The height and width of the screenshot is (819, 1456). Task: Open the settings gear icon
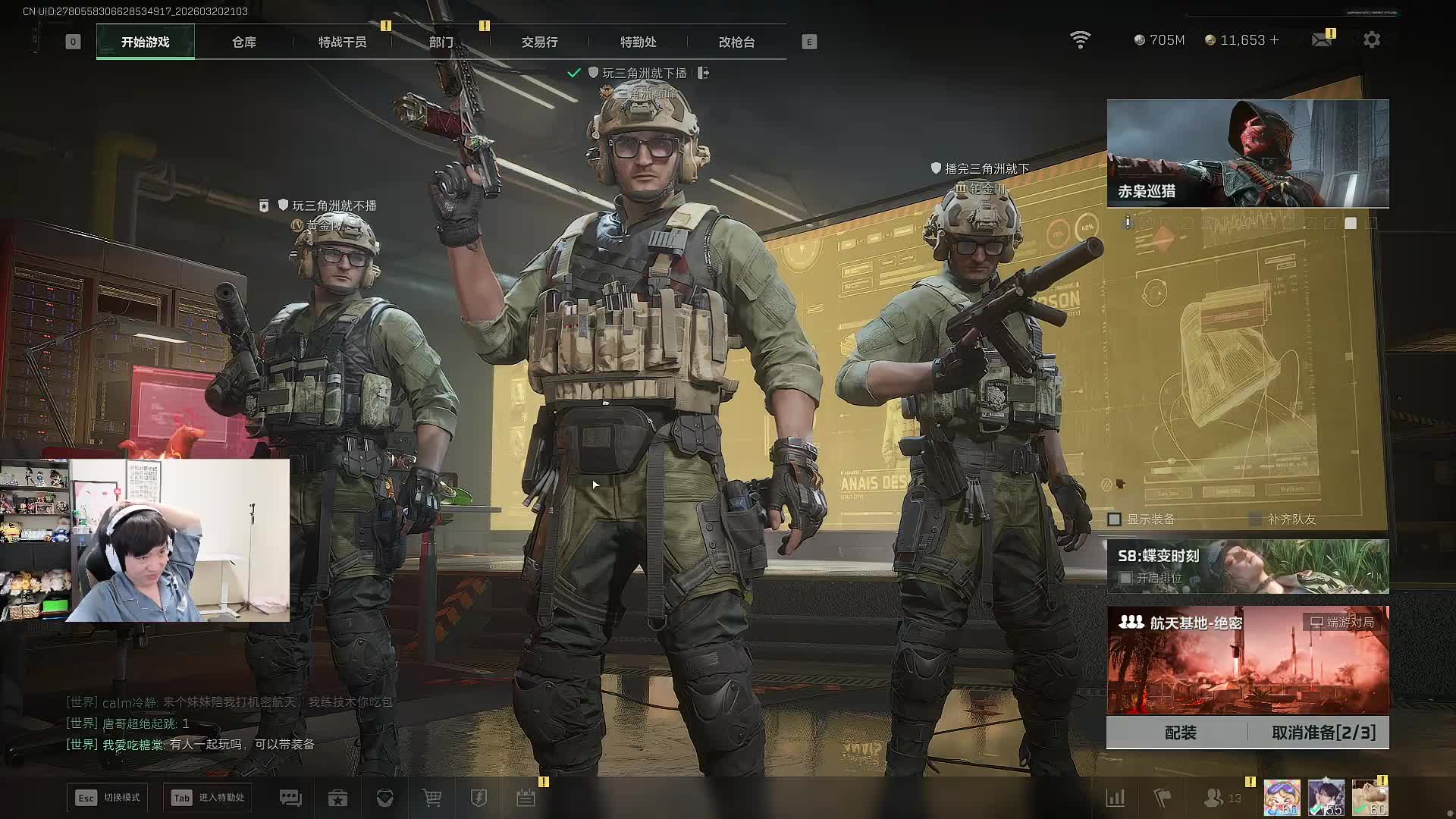coord(1372,39)
